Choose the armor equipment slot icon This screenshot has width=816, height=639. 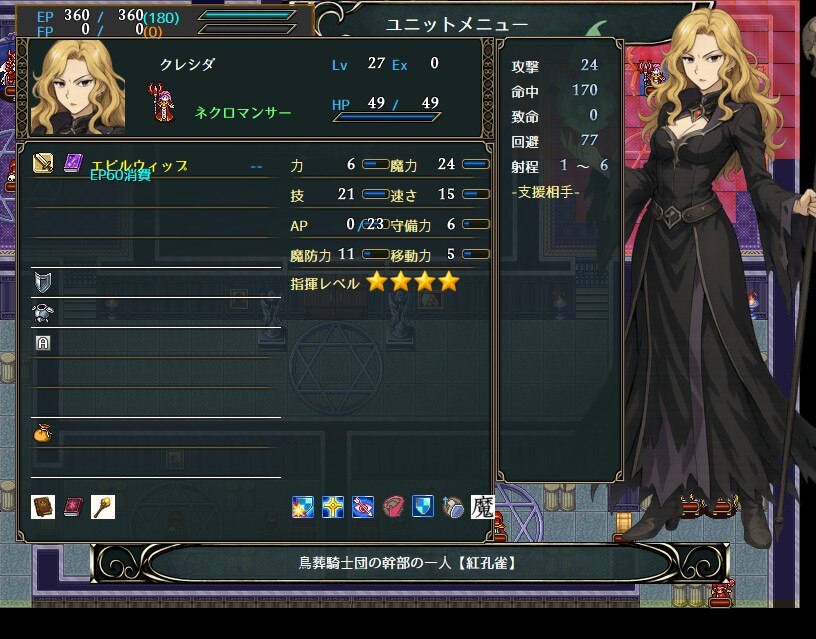click(43, 312)
